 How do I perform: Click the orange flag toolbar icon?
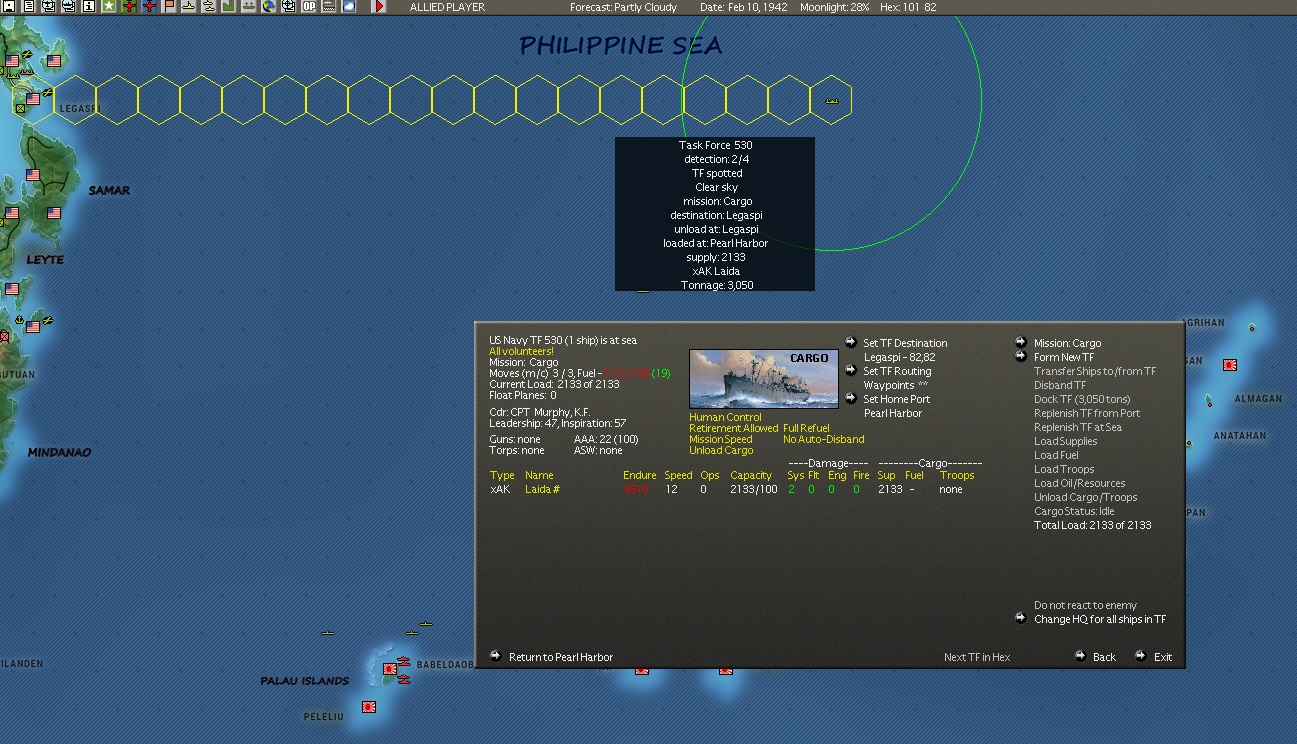[x=167, y=7]
